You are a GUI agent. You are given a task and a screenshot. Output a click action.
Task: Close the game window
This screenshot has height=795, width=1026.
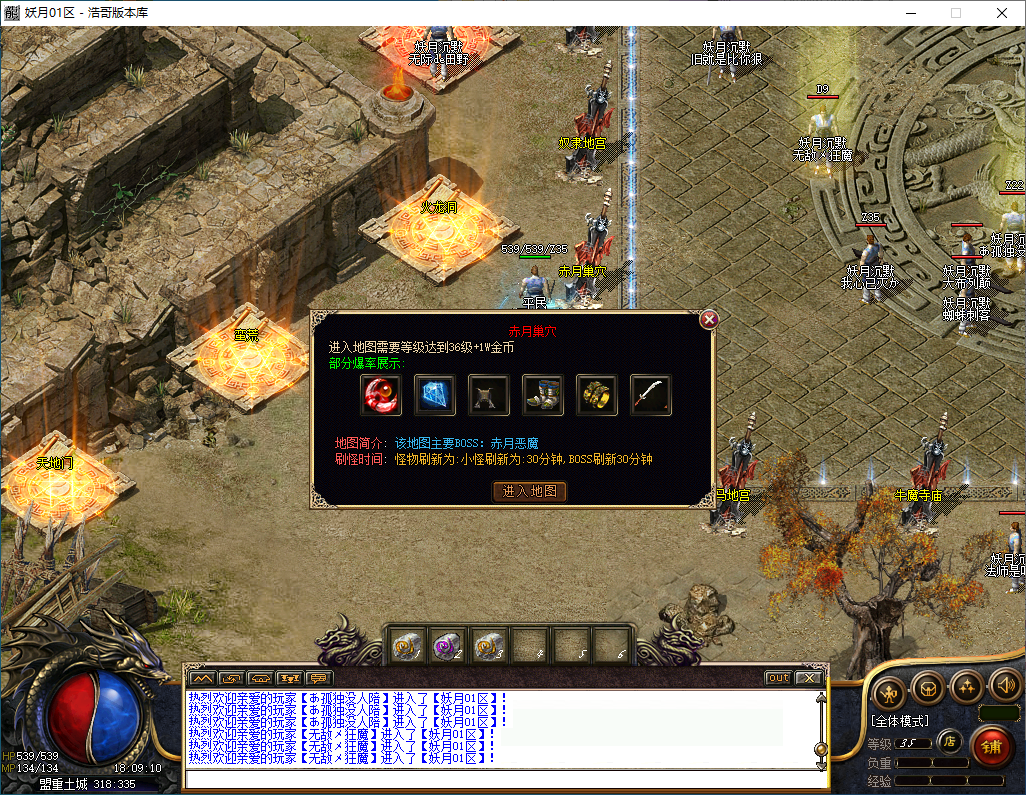pyautogui.click(x=1001, y=13)
